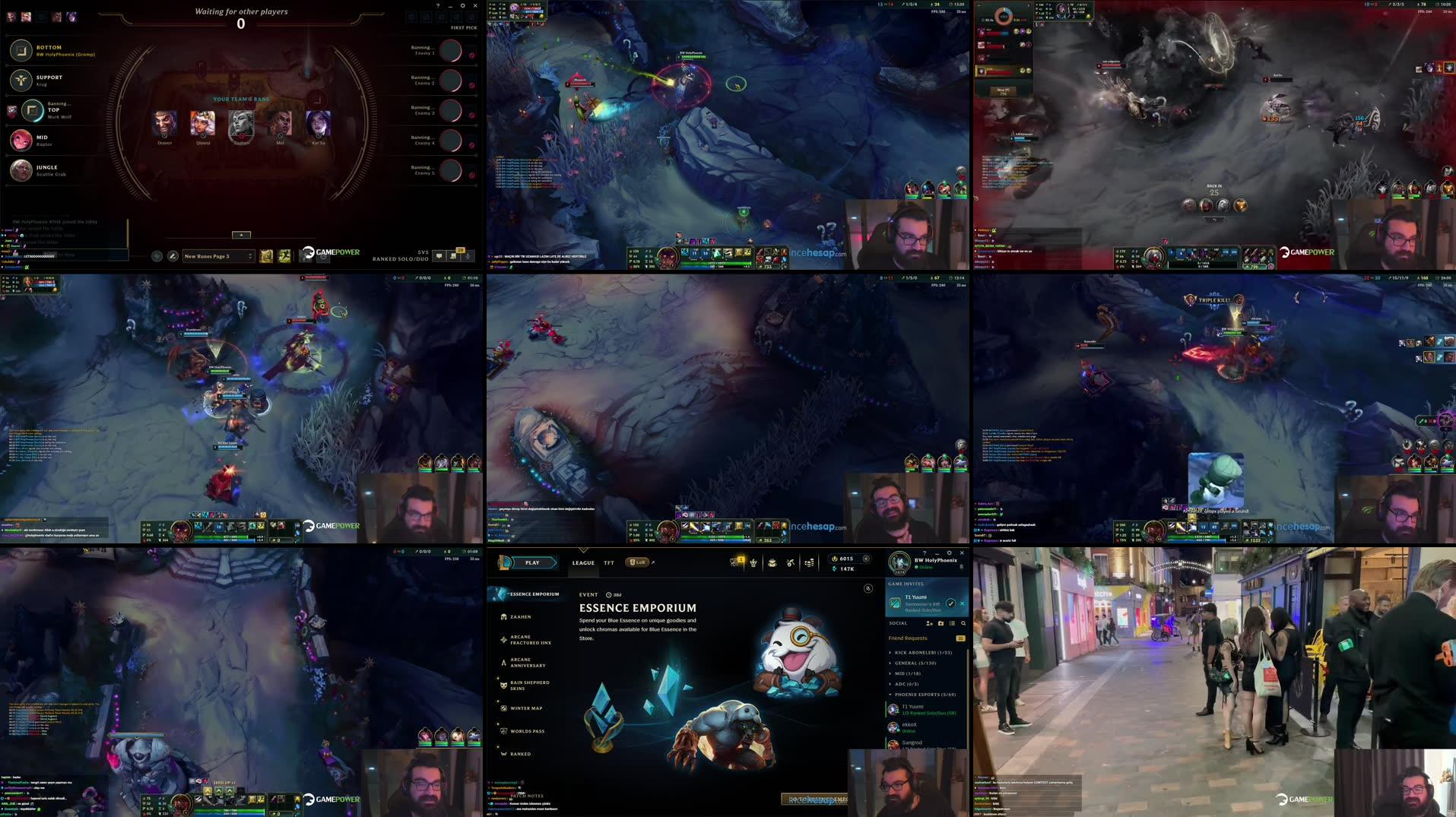
Task: Open the Patch Notes link
Action: [527, 796]
